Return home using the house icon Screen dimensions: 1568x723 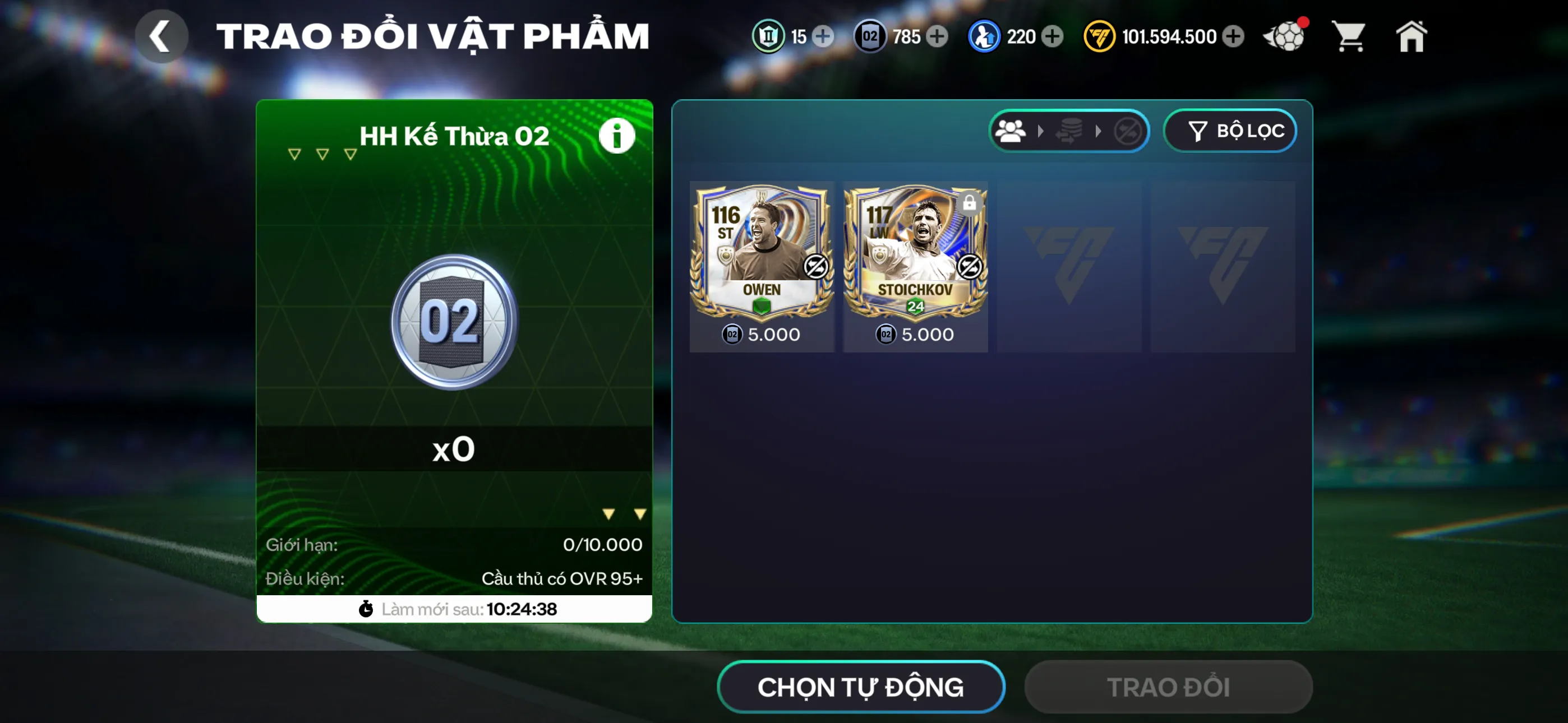point(1412,36)
